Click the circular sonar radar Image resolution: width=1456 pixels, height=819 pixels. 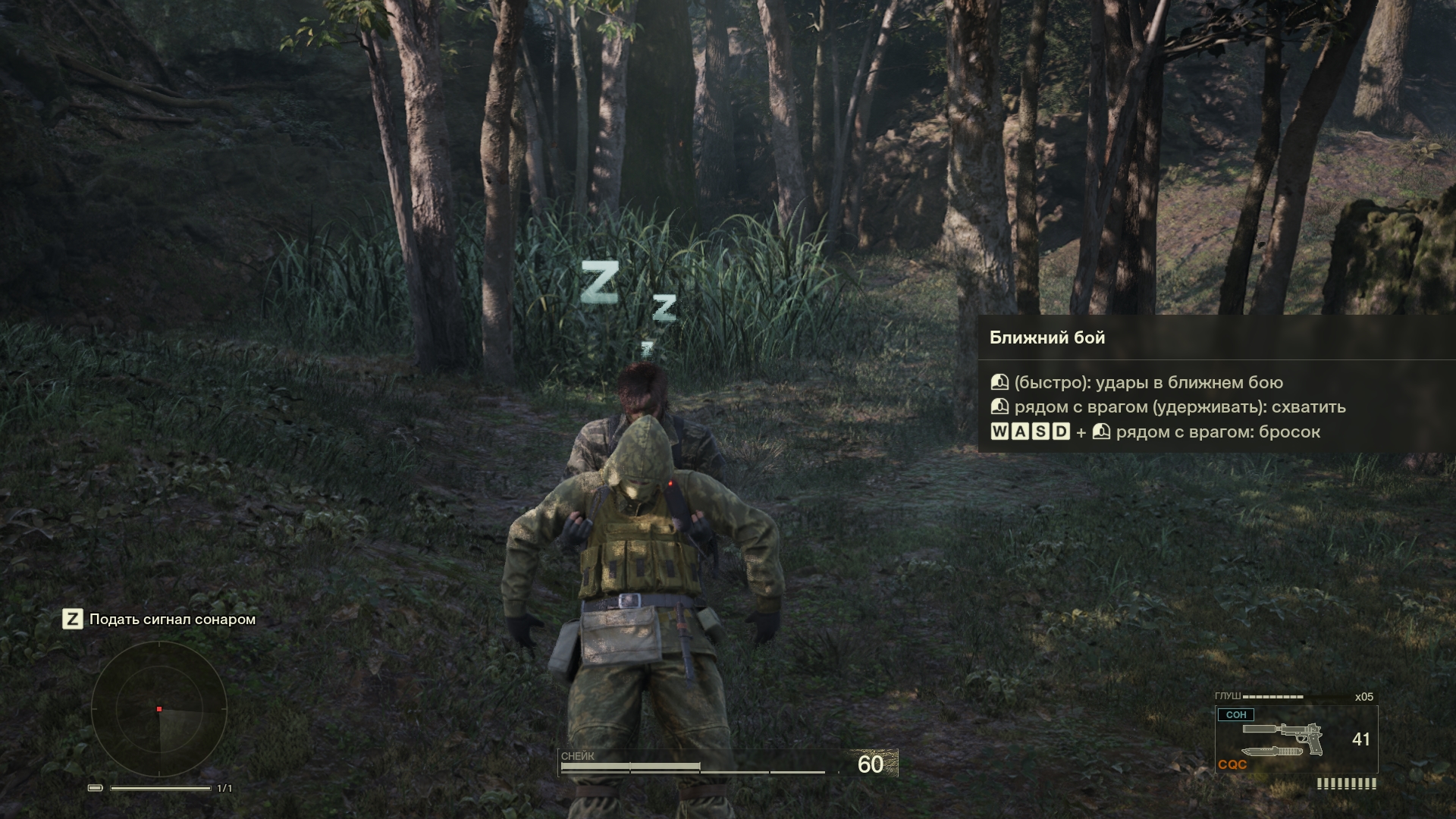[159, 709]
